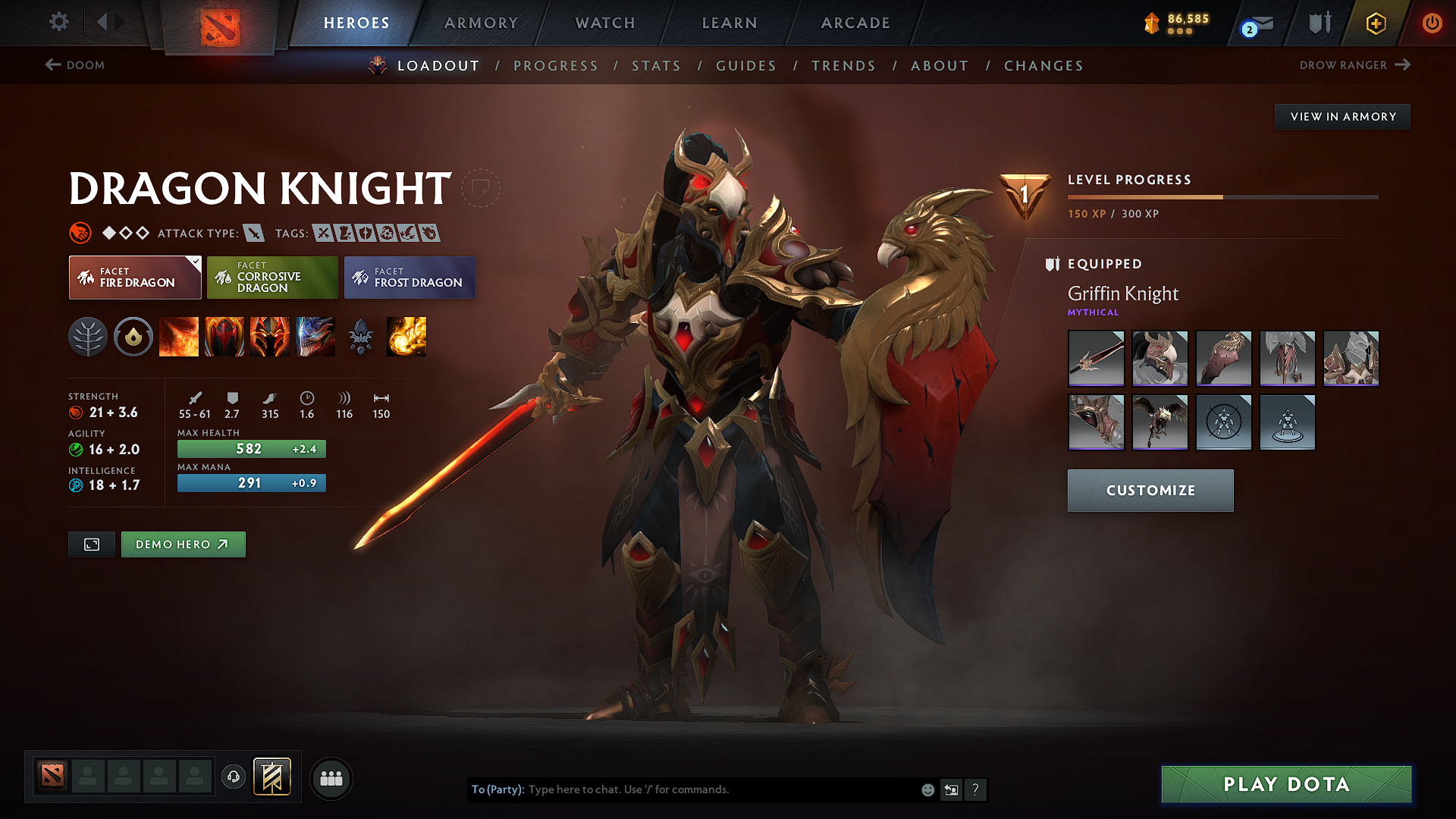This screenshot has height=819, width=1456.
Task: Select the innate ability droplet icon
Action: click(x=133, y=337)
